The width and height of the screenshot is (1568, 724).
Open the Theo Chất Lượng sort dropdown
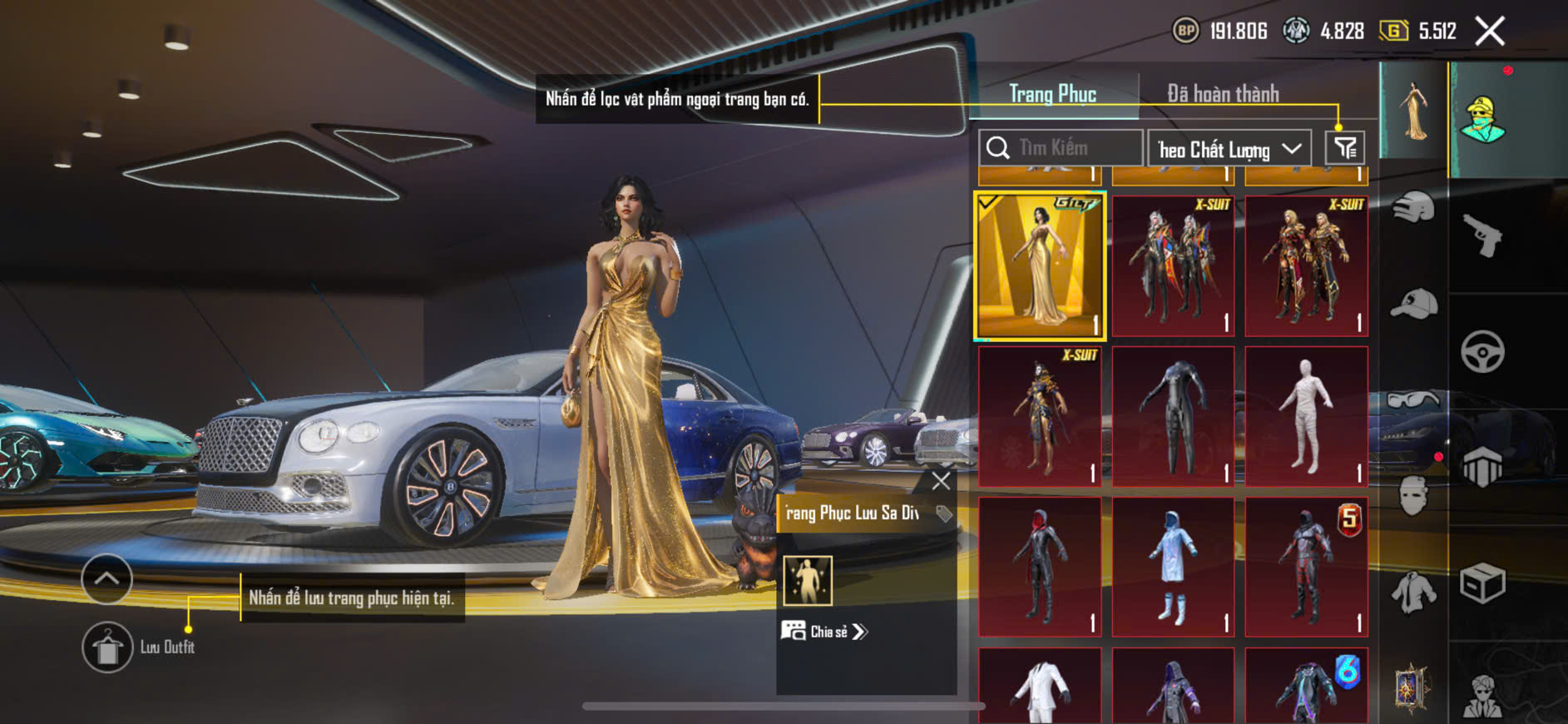pos(1229,149)
